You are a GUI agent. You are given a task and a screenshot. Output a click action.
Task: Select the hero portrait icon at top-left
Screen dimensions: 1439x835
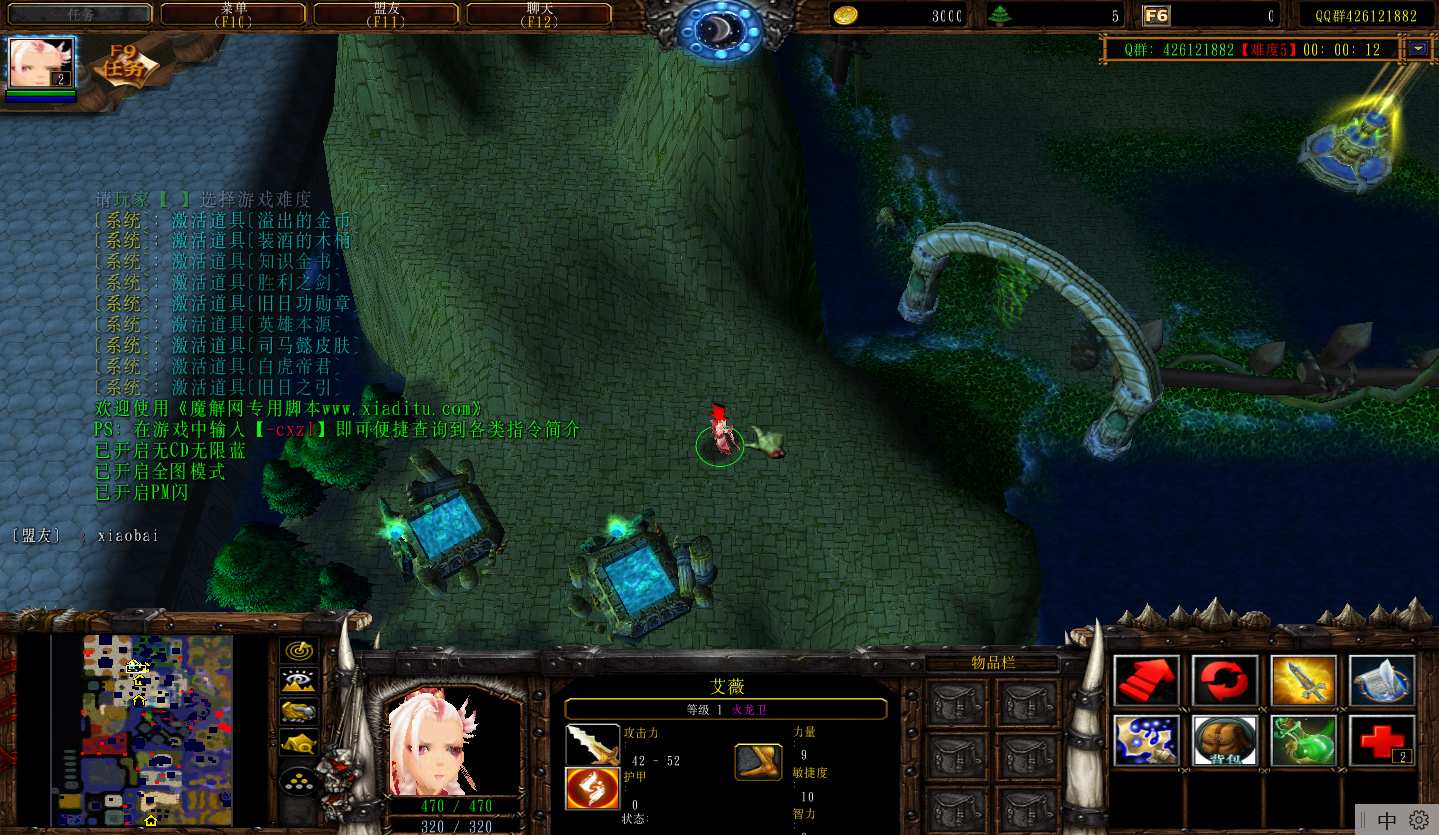(41, 63)
